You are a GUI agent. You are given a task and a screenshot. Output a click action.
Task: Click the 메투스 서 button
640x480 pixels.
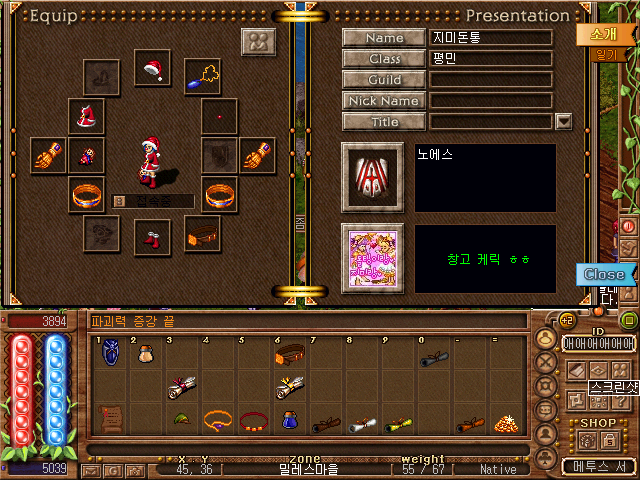[597, 466]
